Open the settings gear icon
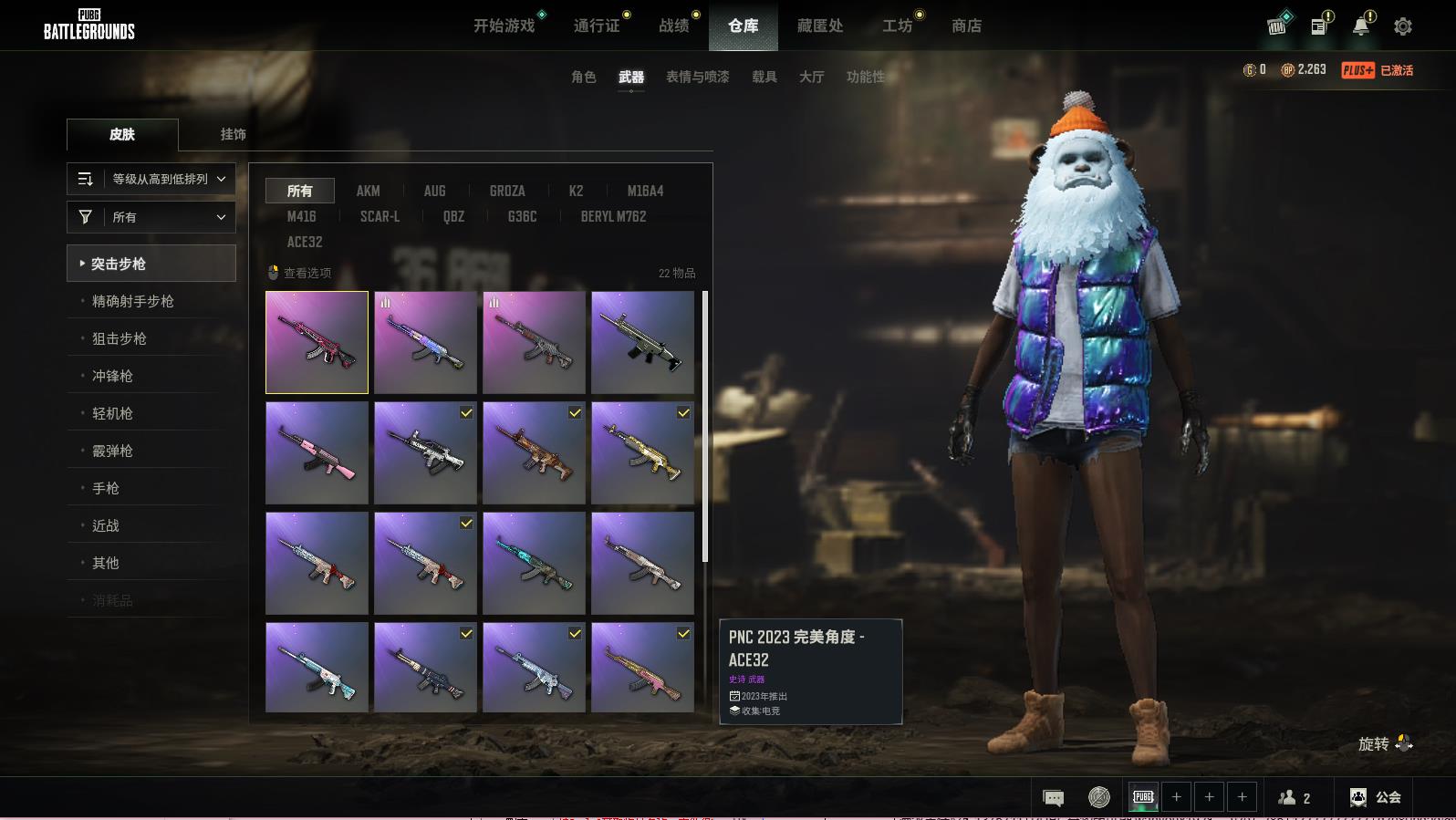This screenshot has height=820, width=1456. tap(1402, 26)
